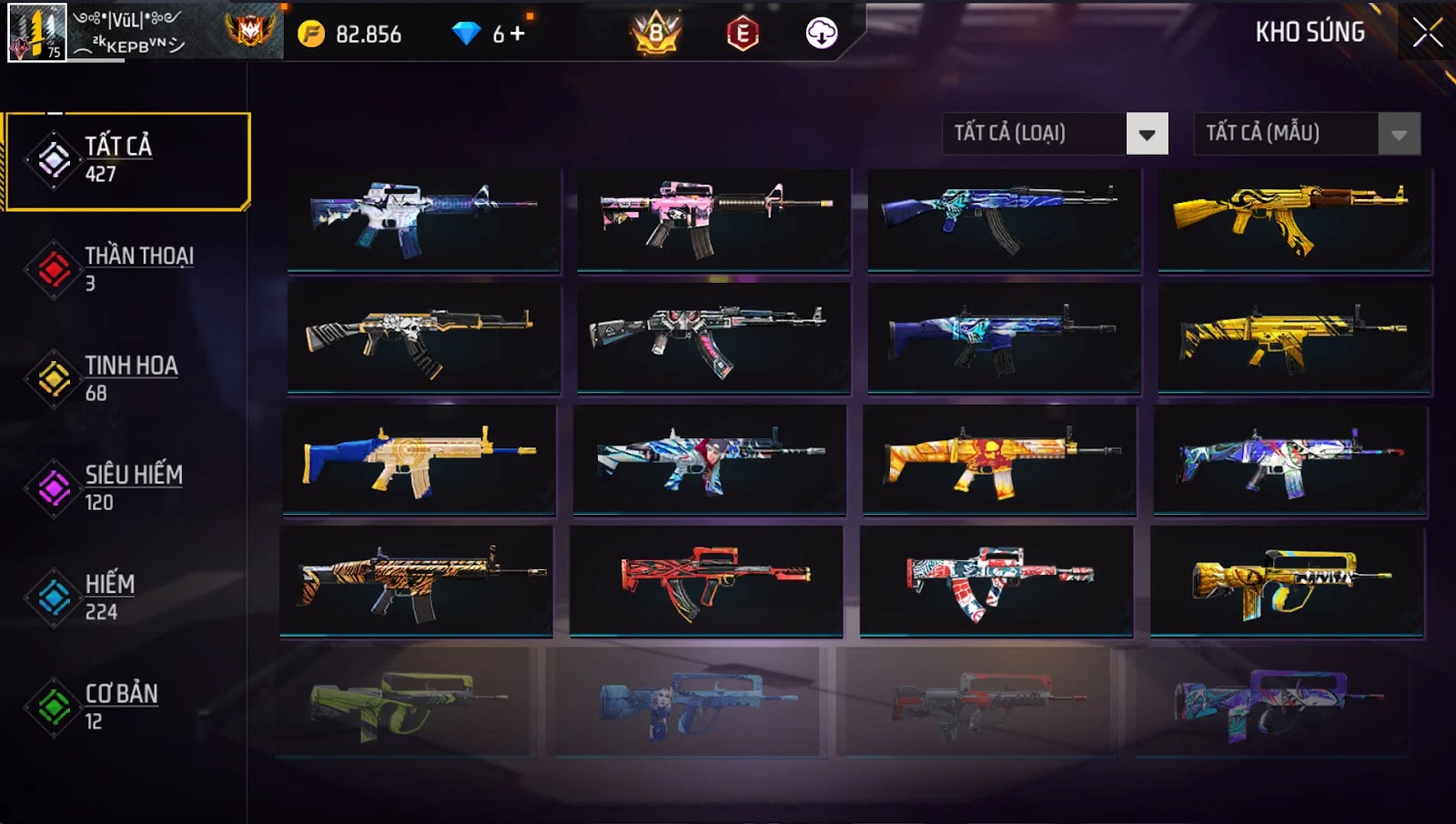Open the player profile avatar
The height and width of the screenshot is (824, 1456).
[x=37, y=33]
